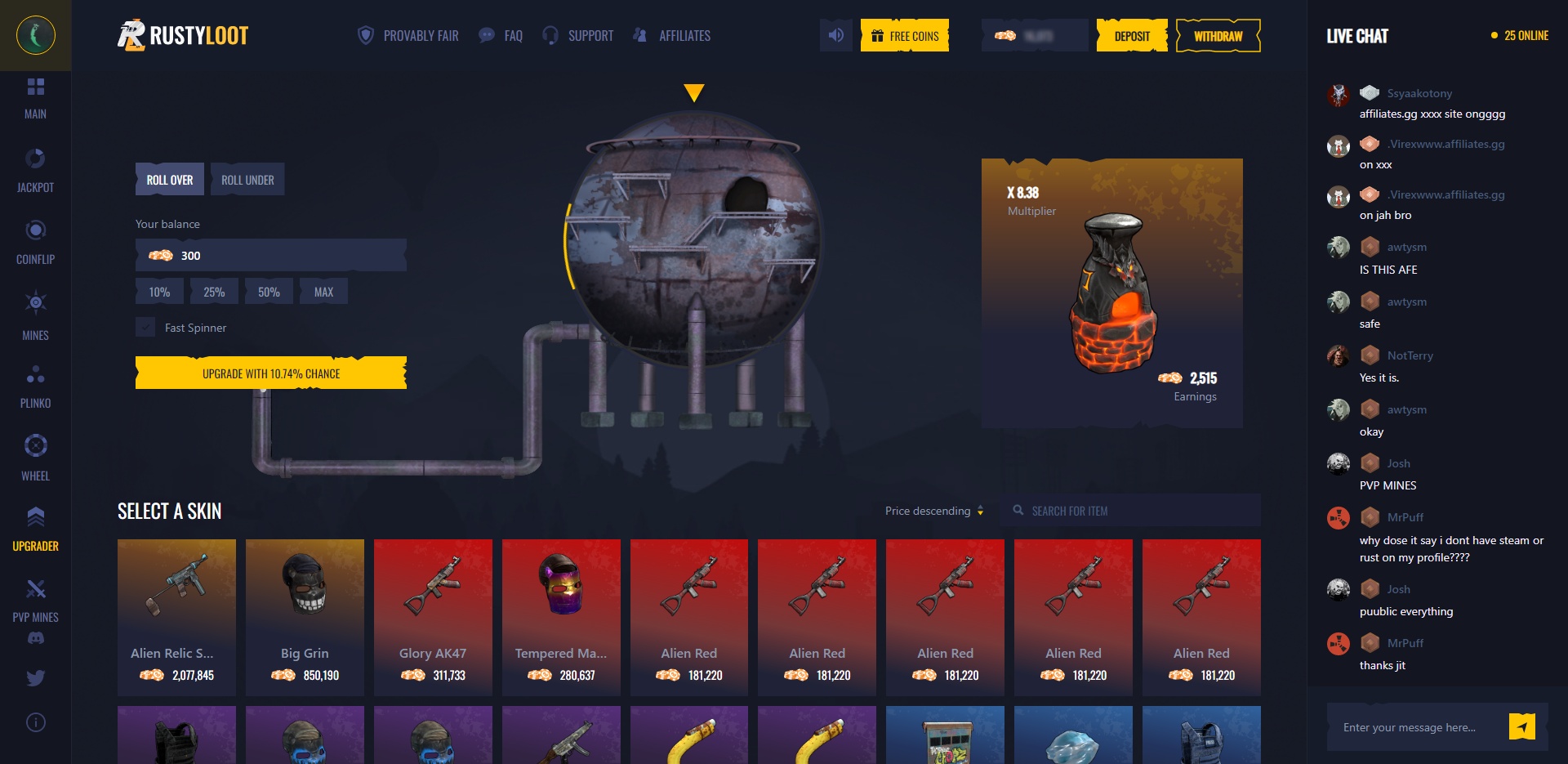This screenshot has height=764, width=1568.
Task: Open the Discord icon under PVP Mines
Action: point(35,637)
